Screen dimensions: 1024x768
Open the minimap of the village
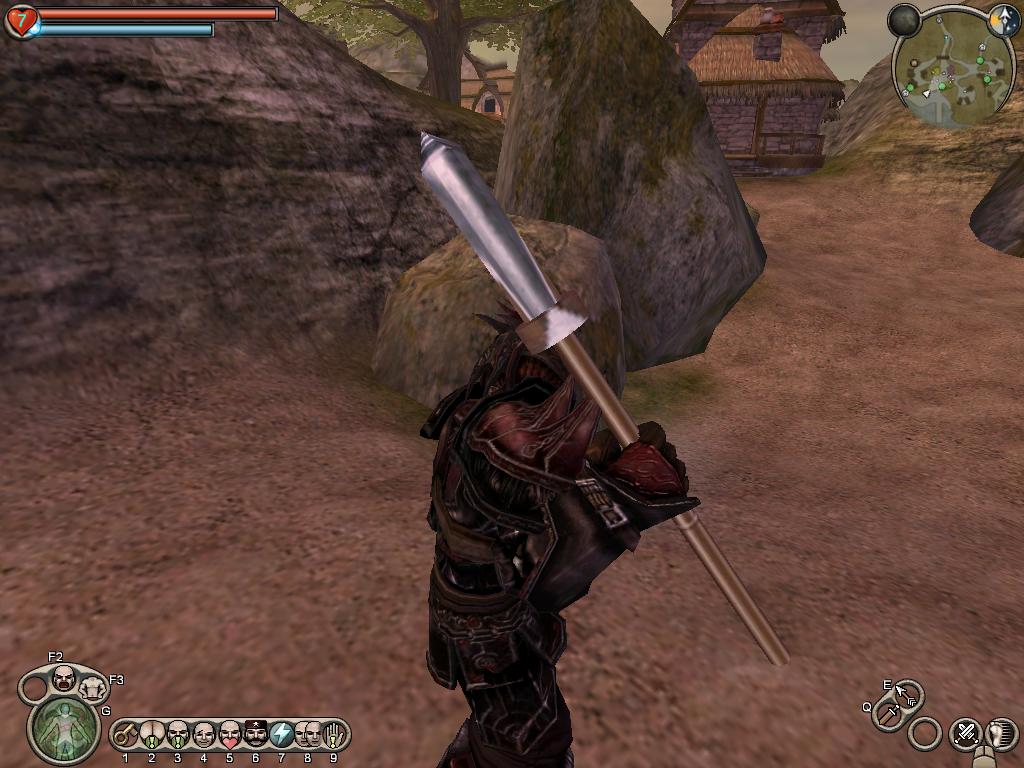point(952,68)
